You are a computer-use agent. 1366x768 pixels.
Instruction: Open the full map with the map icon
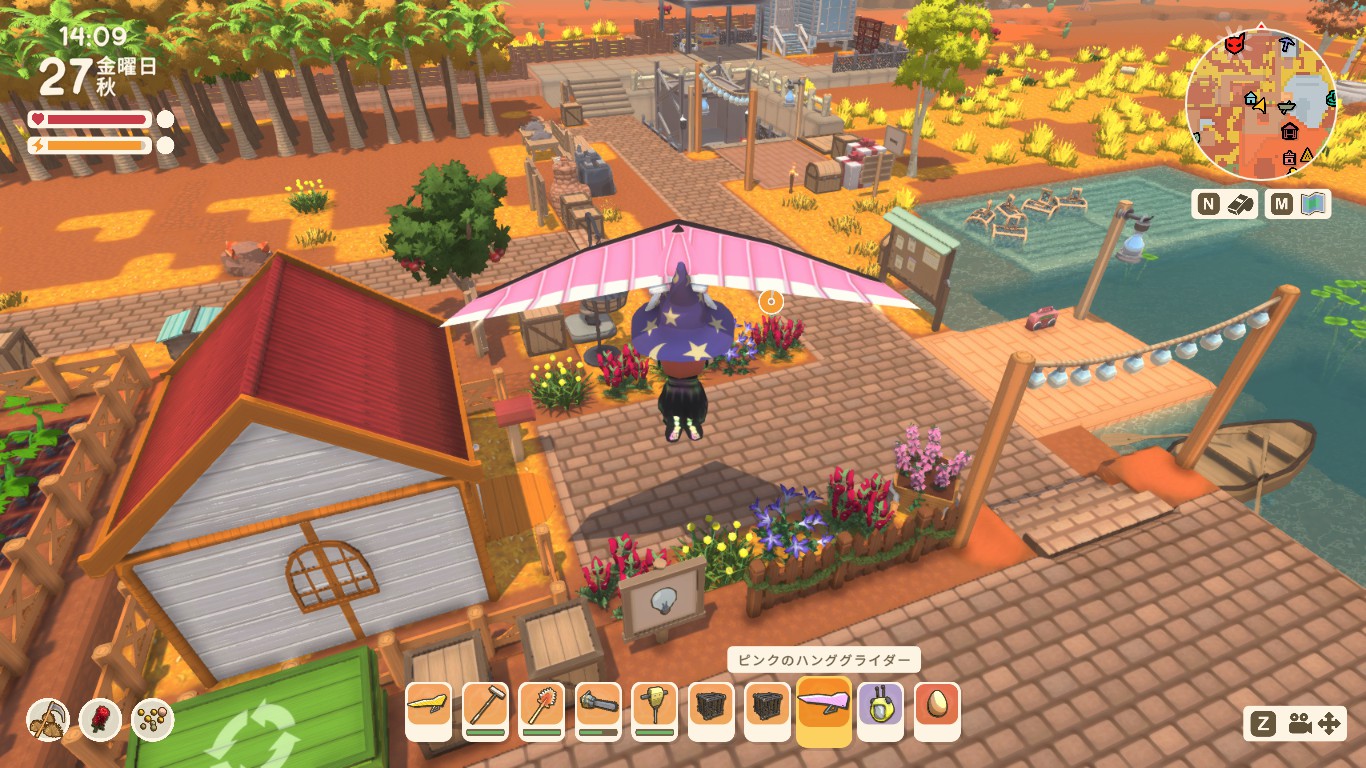click(x=1313, y=204)
